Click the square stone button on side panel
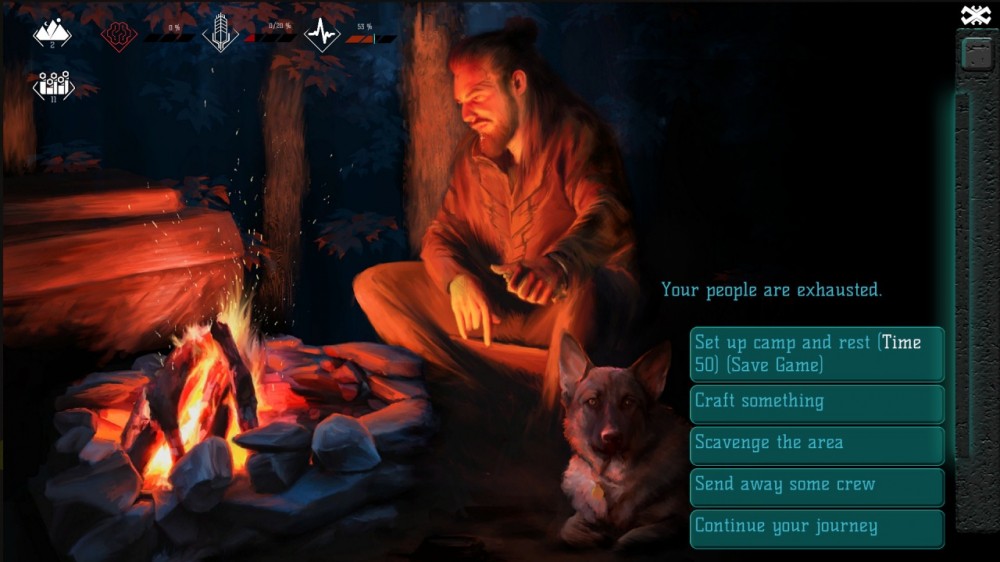Viewport: 1000px width, 562px height. click(976, 54)
